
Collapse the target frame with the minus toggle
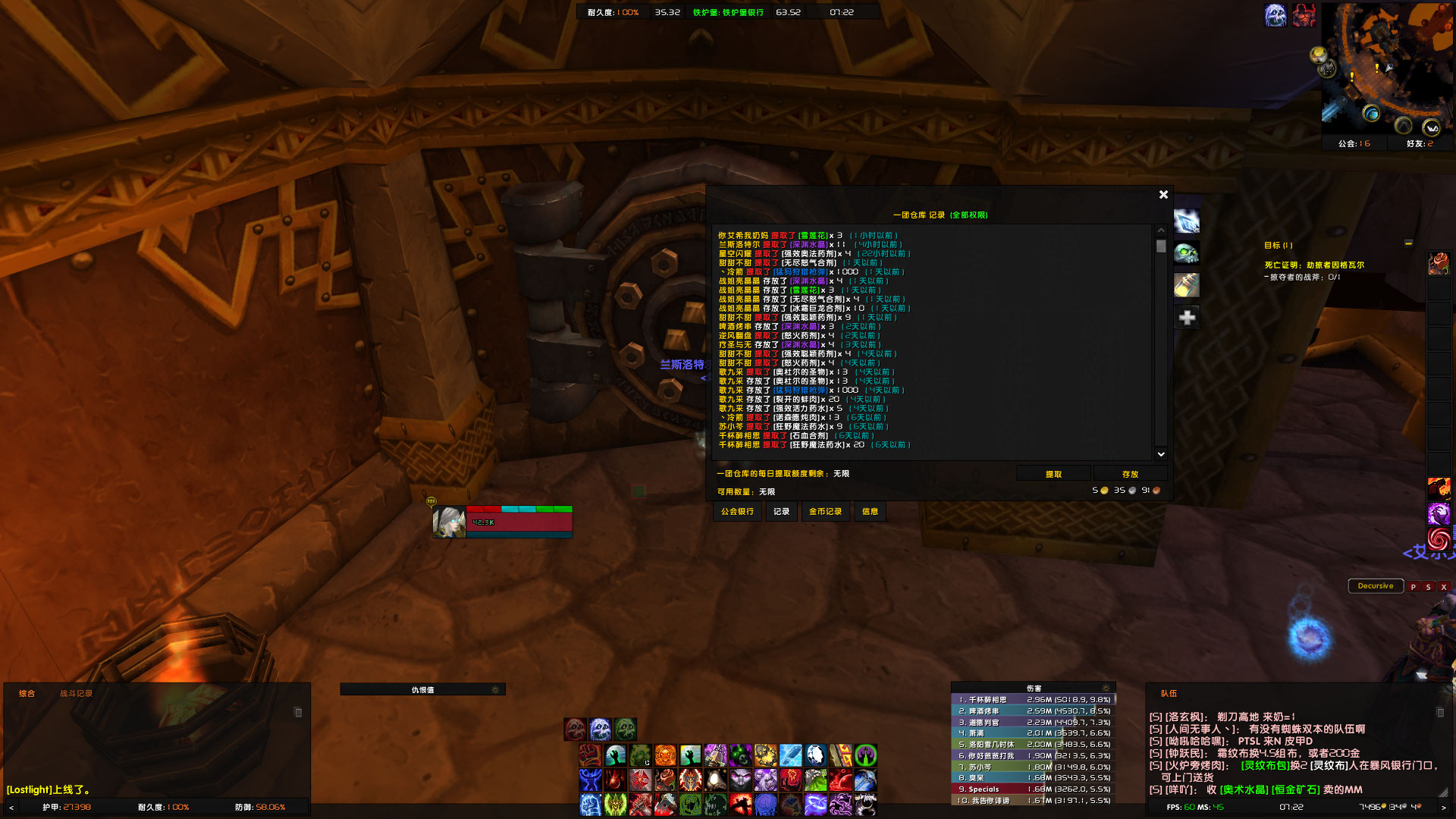[1408, 244]
